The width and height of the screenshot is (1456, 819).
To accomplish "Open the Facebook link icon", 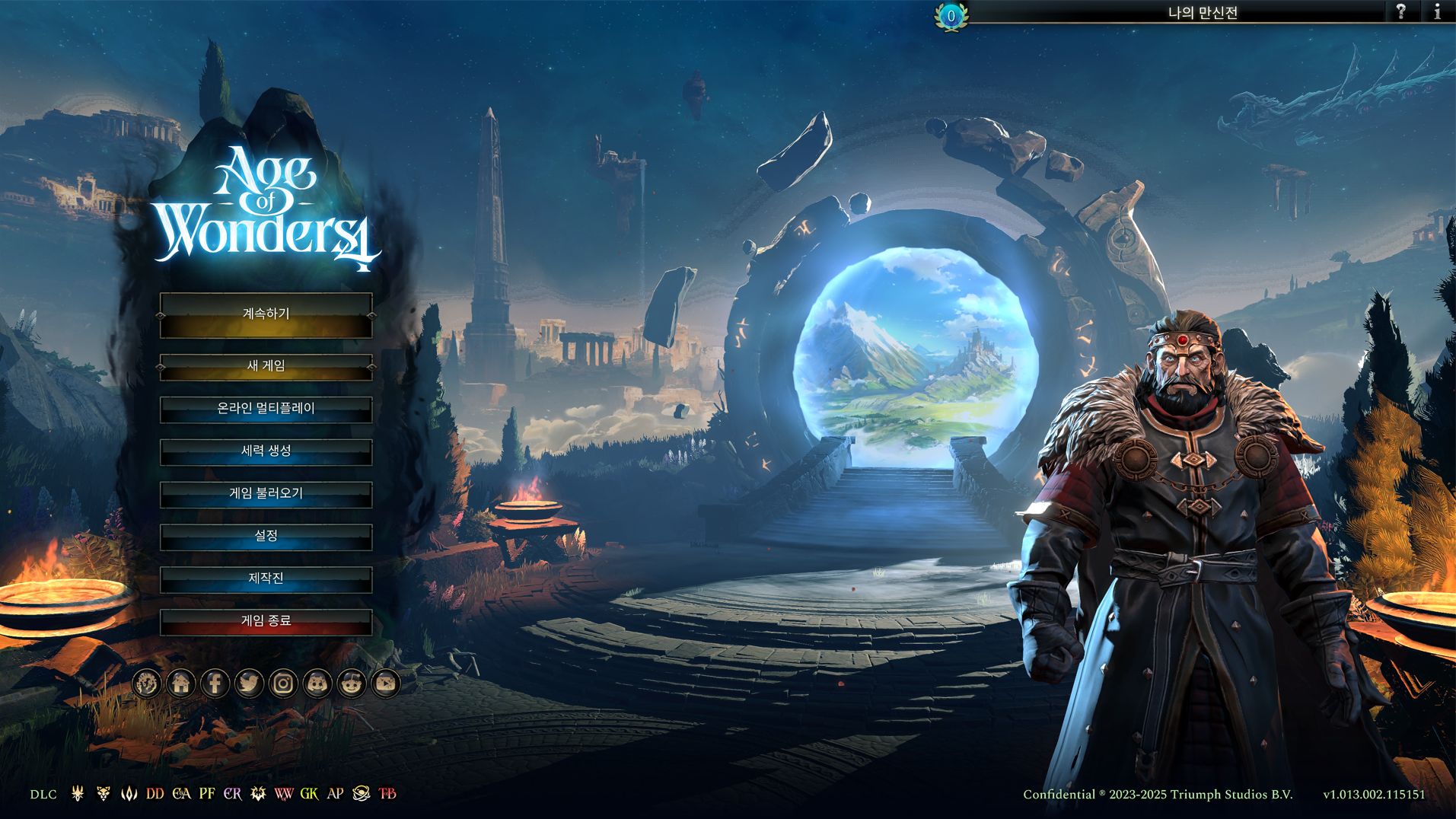I will tap(215, 684).
